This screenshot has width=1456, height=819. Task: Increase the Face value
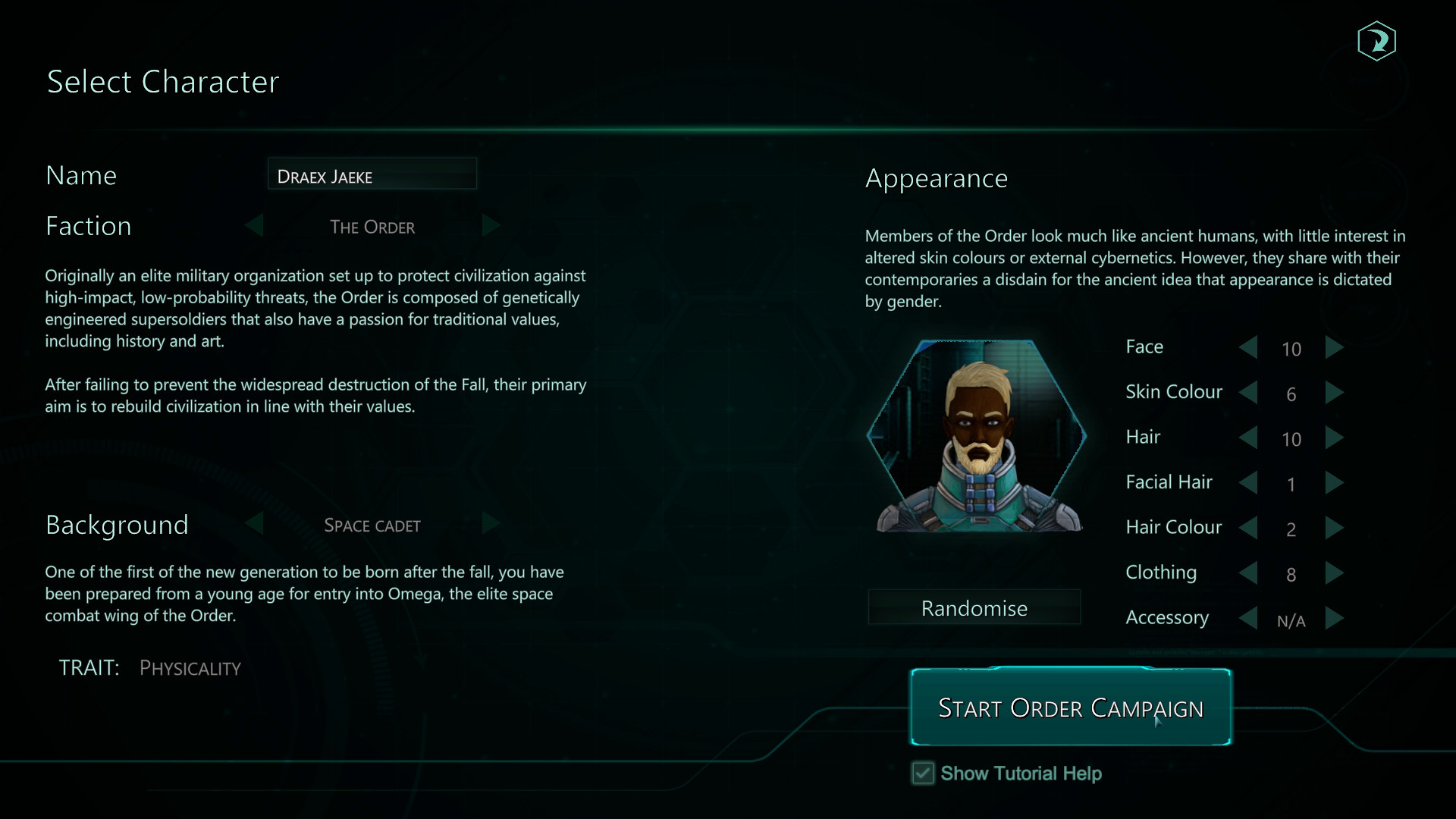(1335, 348)
